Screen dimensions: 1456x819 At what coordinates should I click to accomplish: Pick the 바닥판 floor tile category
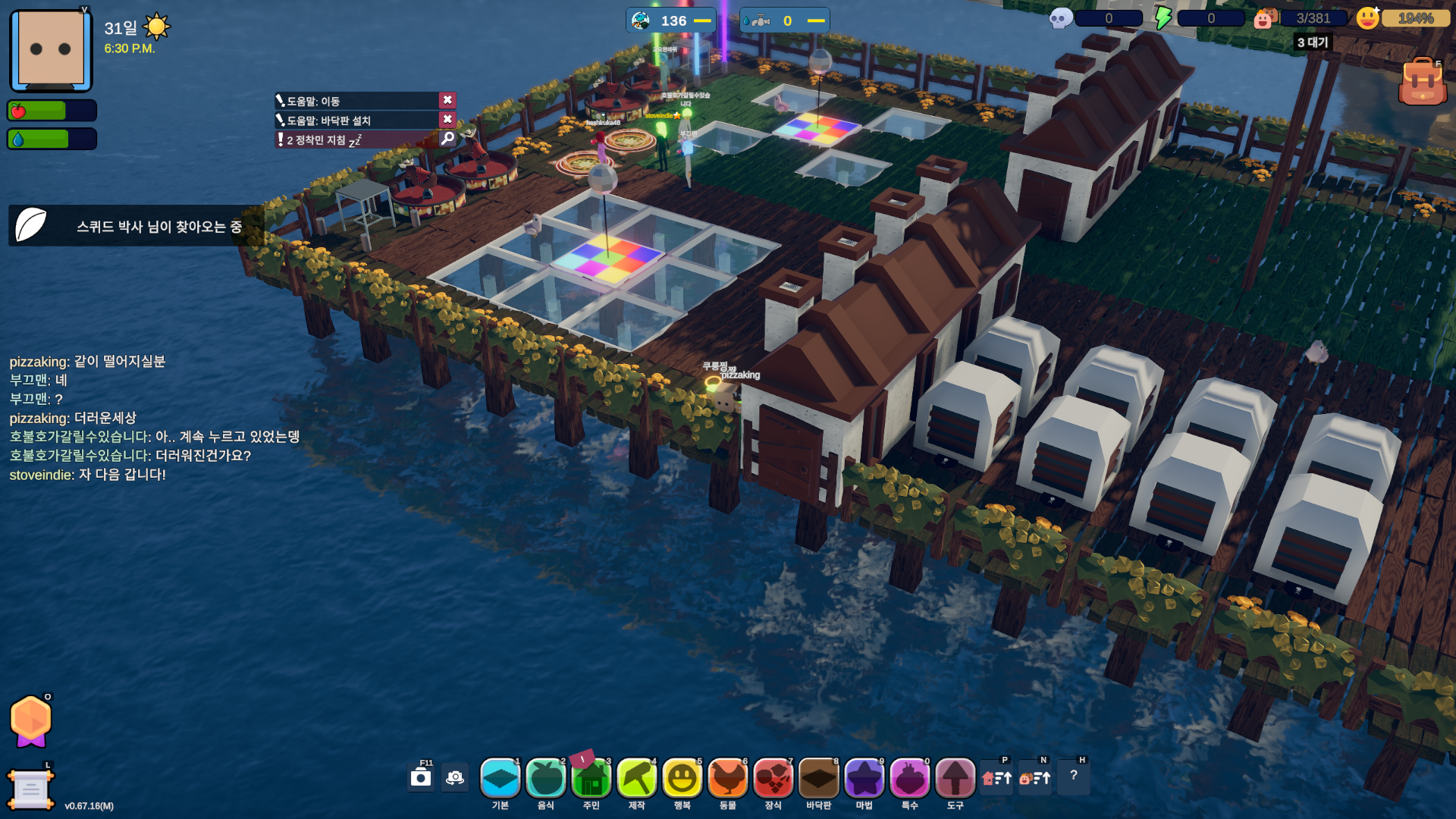coord(819,779)
